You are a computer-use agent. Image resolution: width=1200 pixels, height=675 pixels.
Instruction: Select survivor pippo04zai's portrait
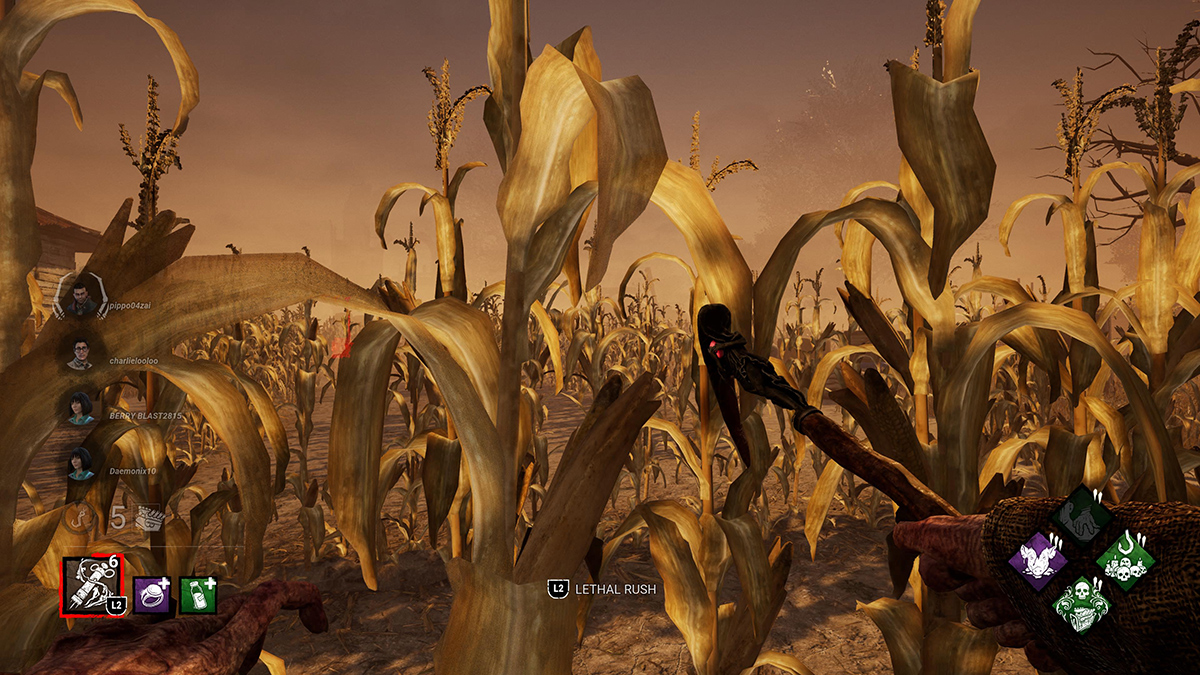[x=81, y=297]
